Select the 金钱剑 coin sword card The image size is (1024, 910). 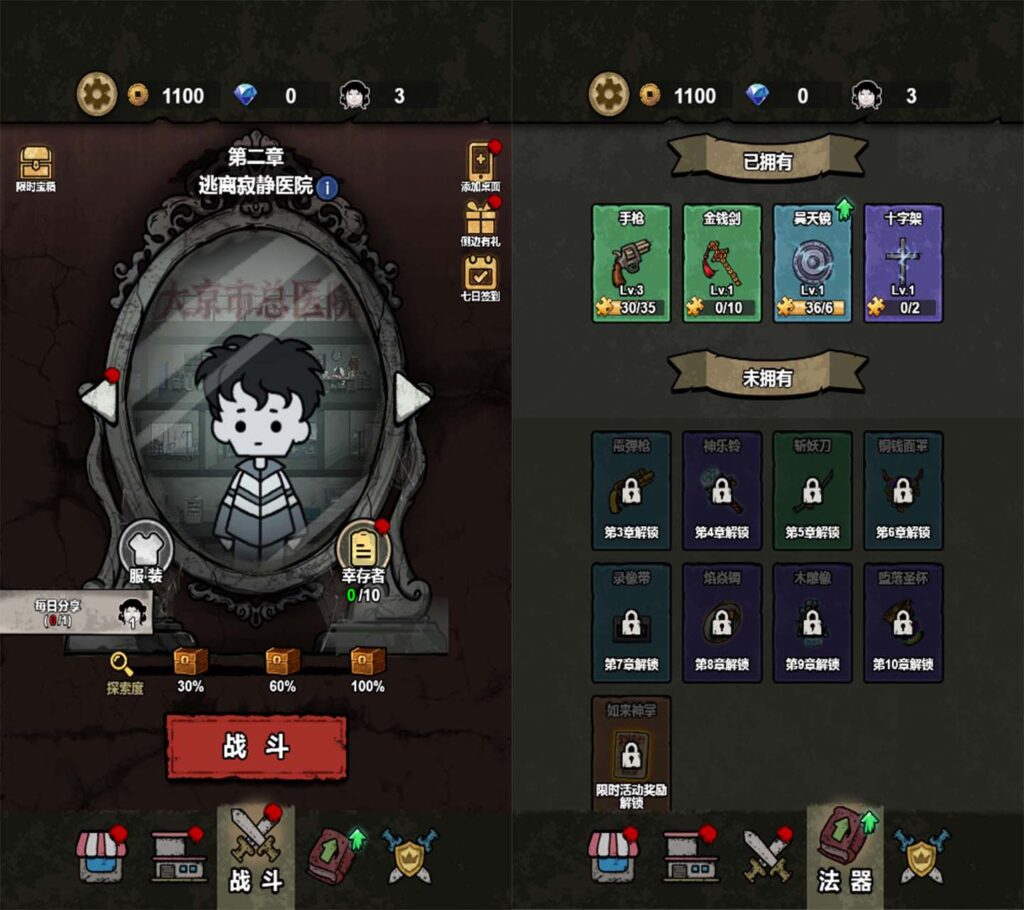pos(722,263)
